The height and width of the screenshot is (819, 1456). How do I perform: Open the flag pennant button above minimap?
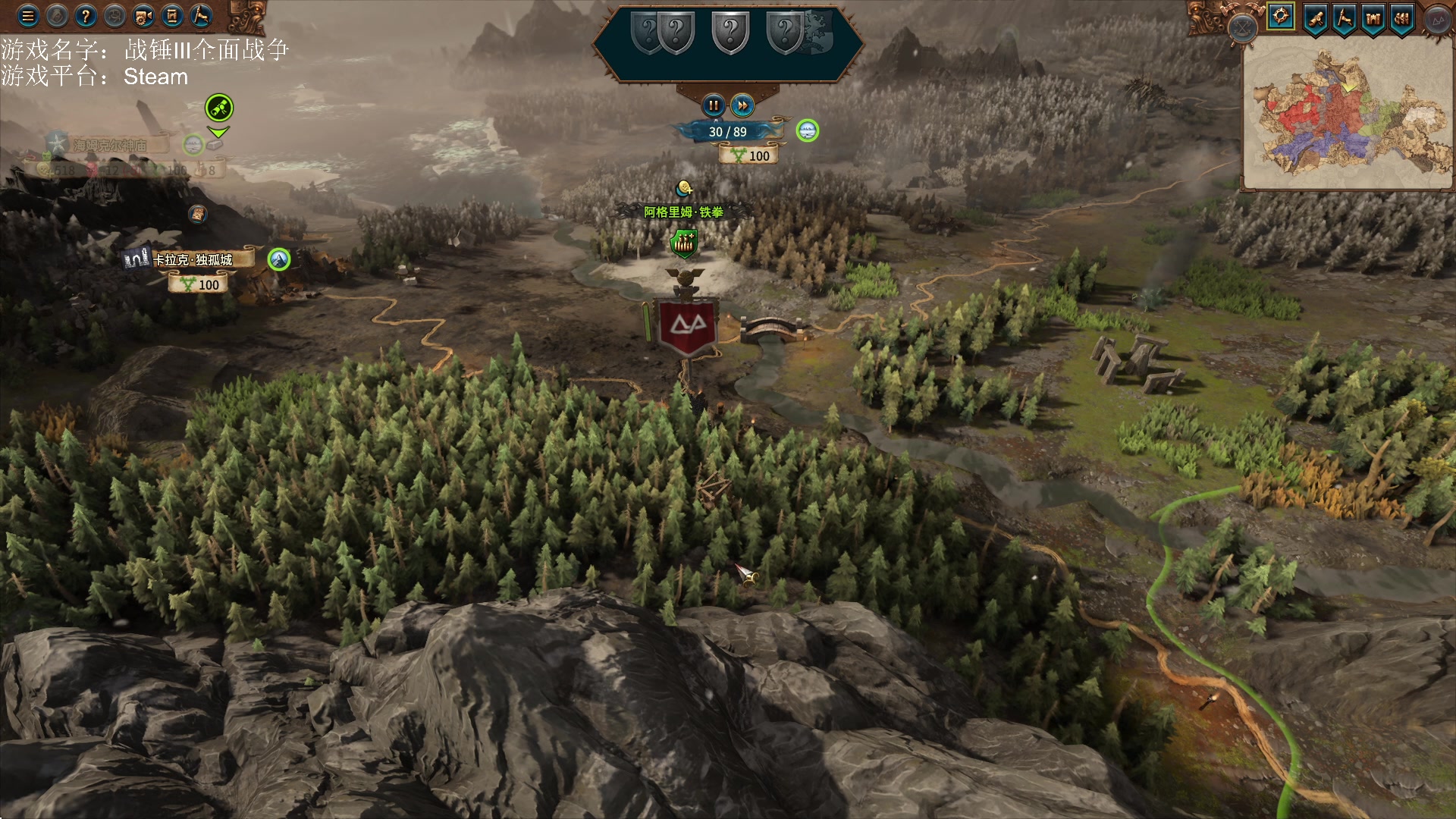tap(1345, 17)
